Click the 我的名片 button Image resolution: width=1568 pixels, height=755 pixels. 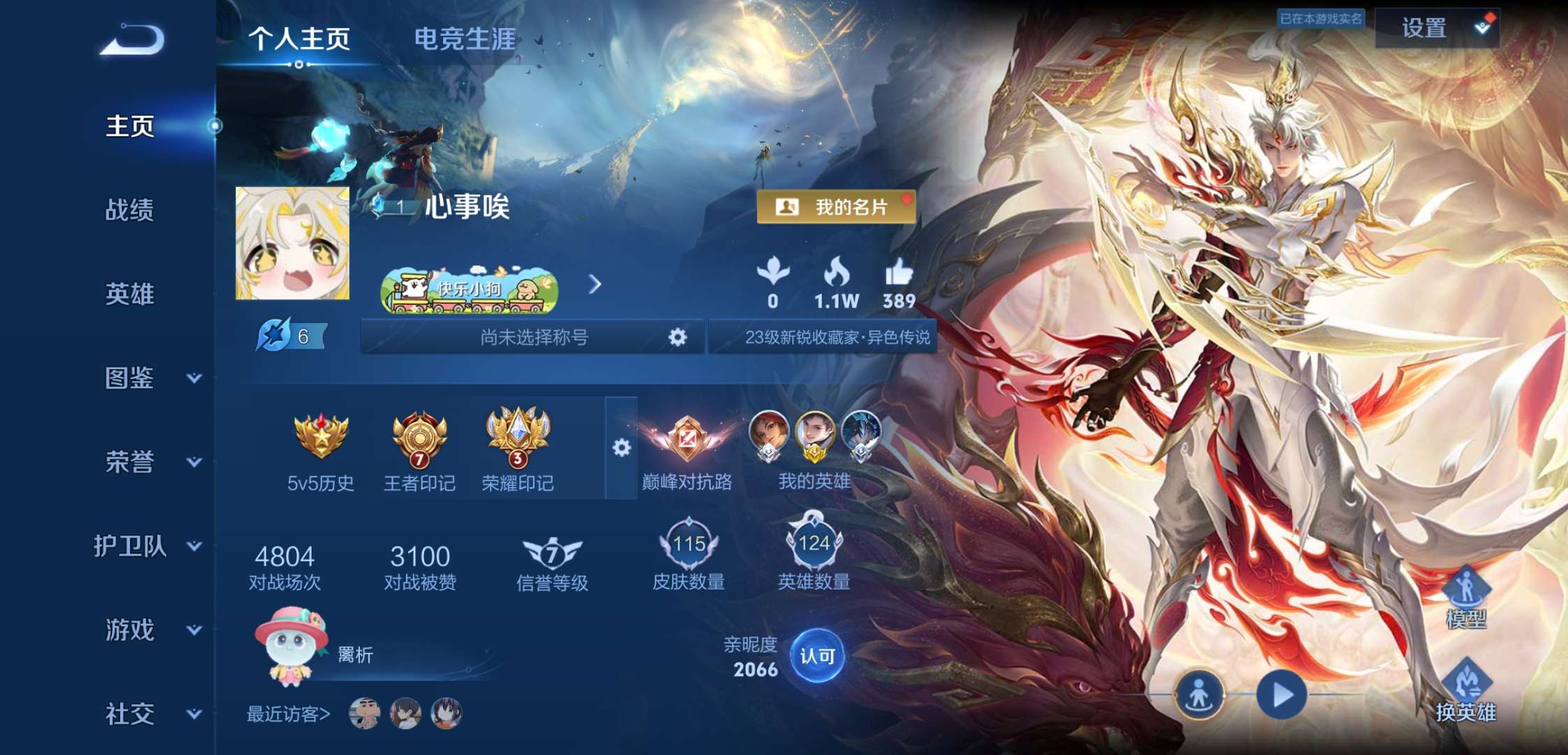coord(836,207)
